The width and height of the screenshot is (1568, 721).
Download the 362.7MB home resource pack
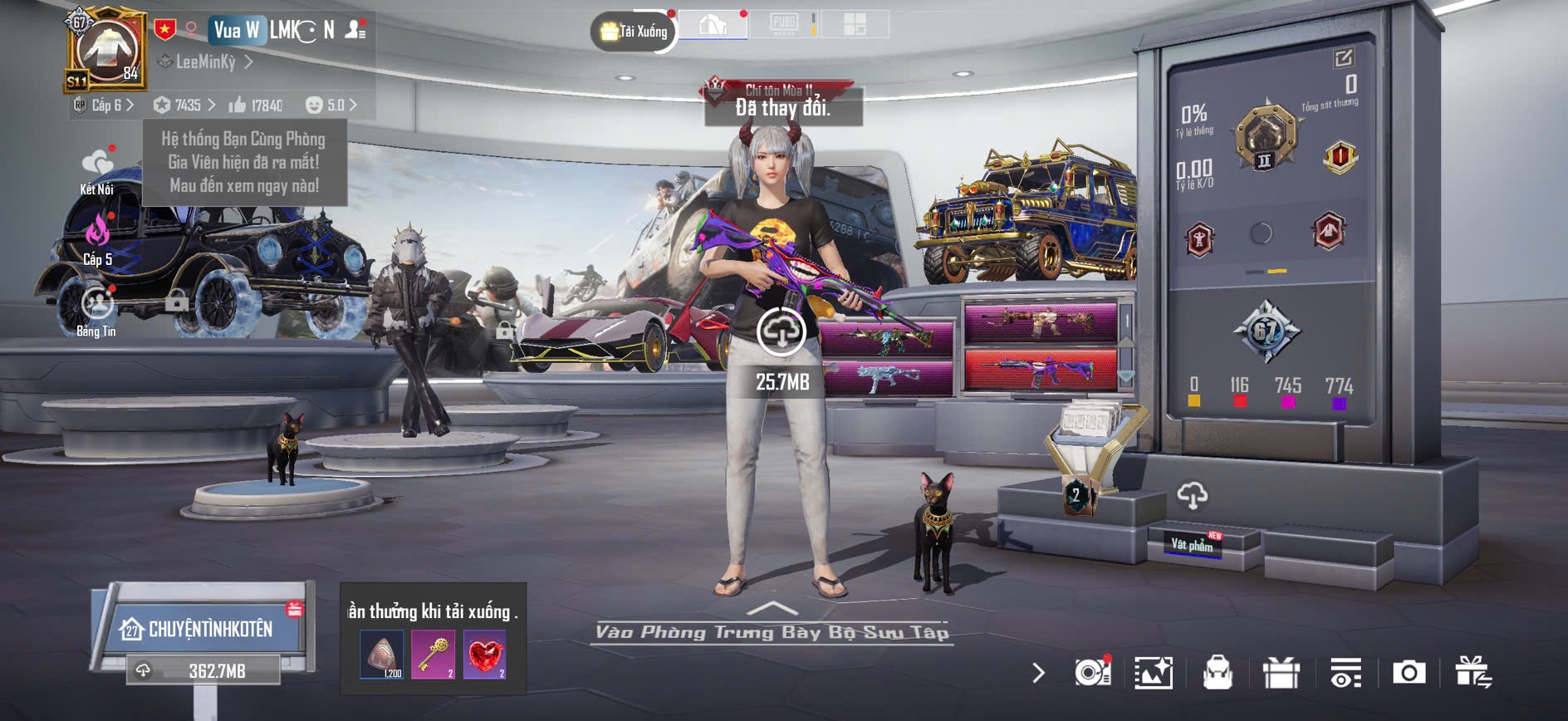203,670
